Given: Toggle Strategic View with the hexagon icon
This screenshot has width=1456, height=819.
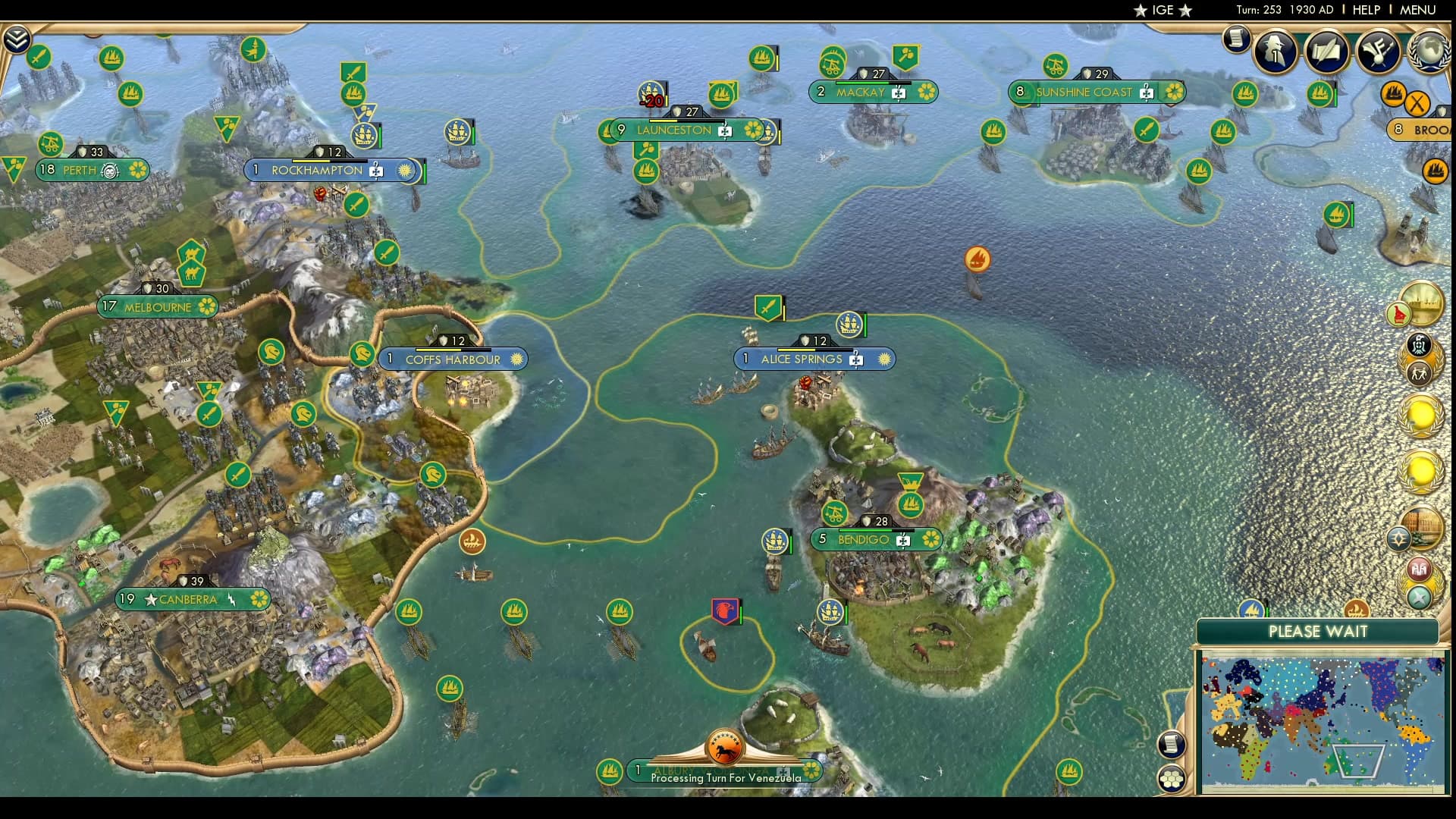Looking at the screenshot, I should 1172,777.
